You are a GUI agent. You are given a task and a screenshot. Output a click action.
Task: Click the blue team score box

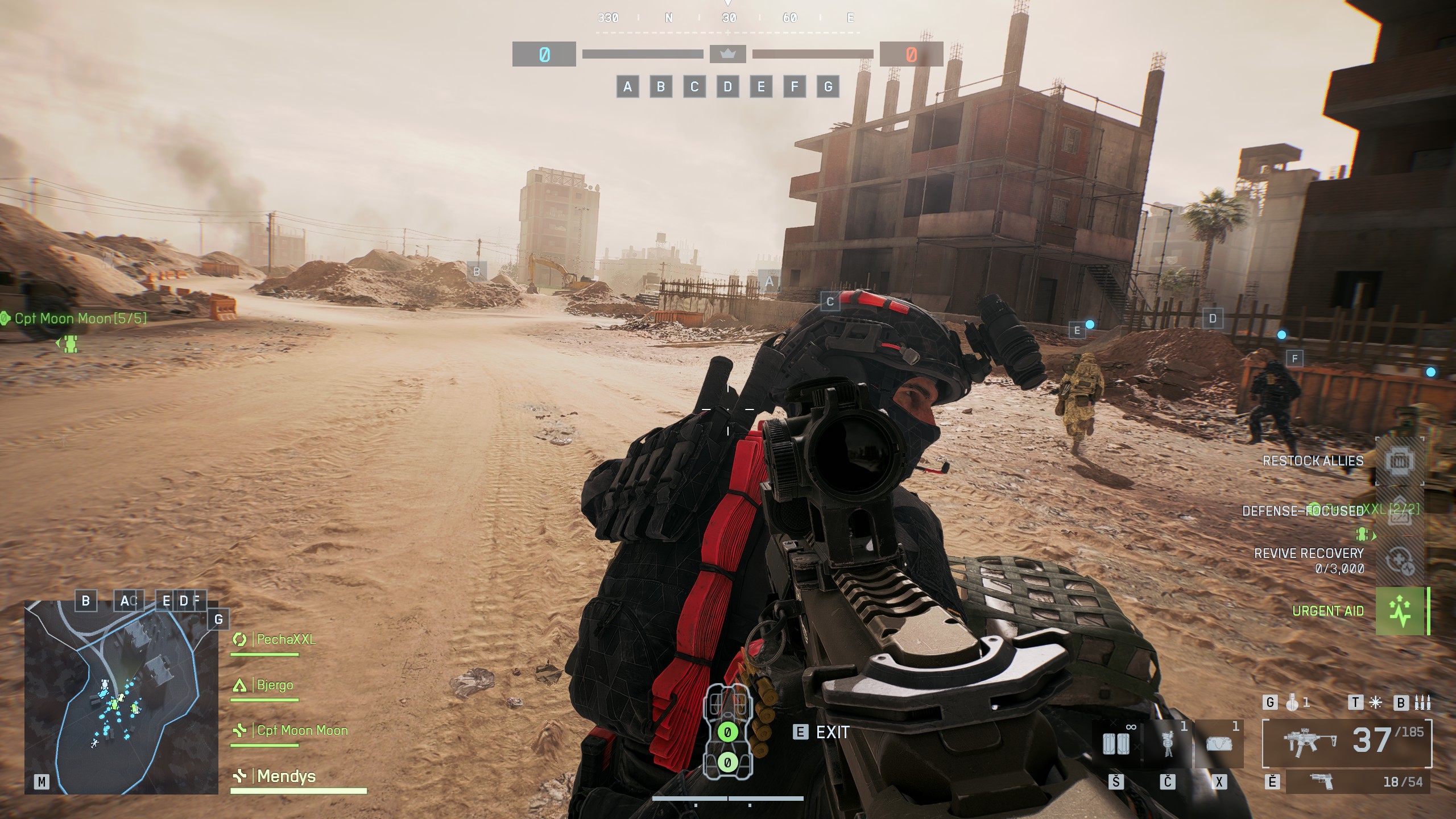(544, 55)
